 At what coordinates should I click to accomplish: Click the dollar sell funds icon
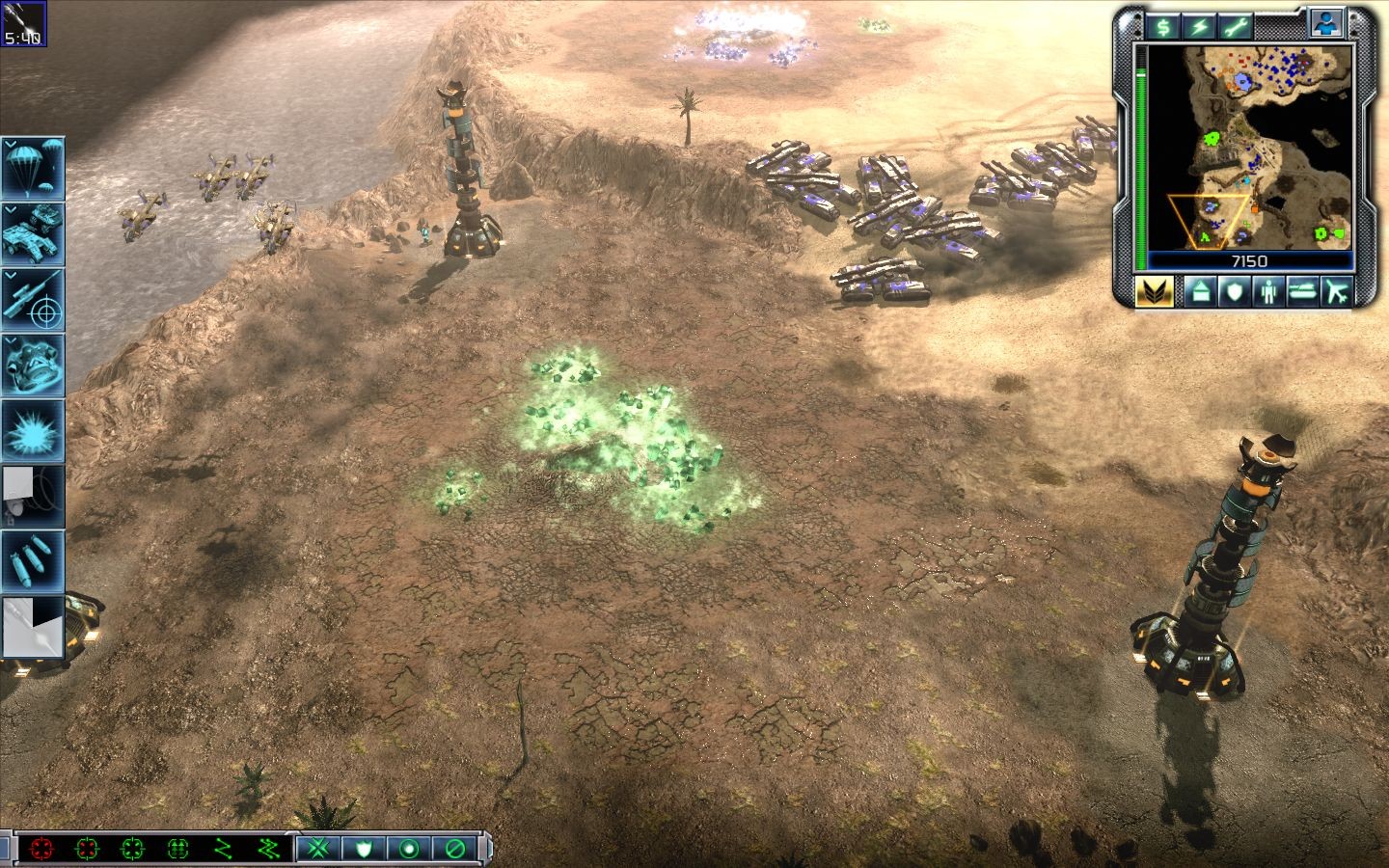tap(1162, 27)
